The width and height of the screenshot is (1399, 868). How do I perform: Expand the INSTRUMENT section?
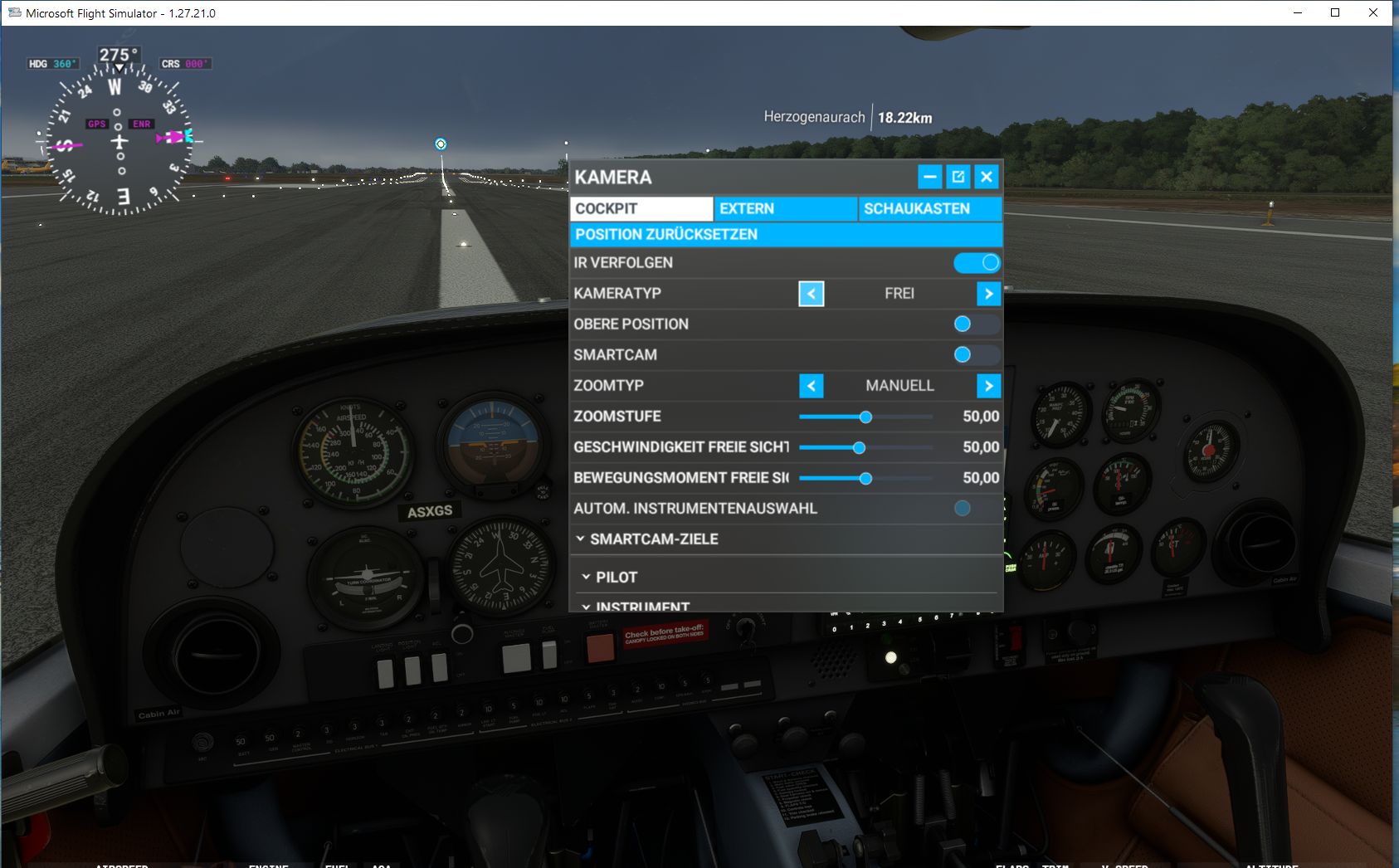pyautogui.click(x=636, y=607)
